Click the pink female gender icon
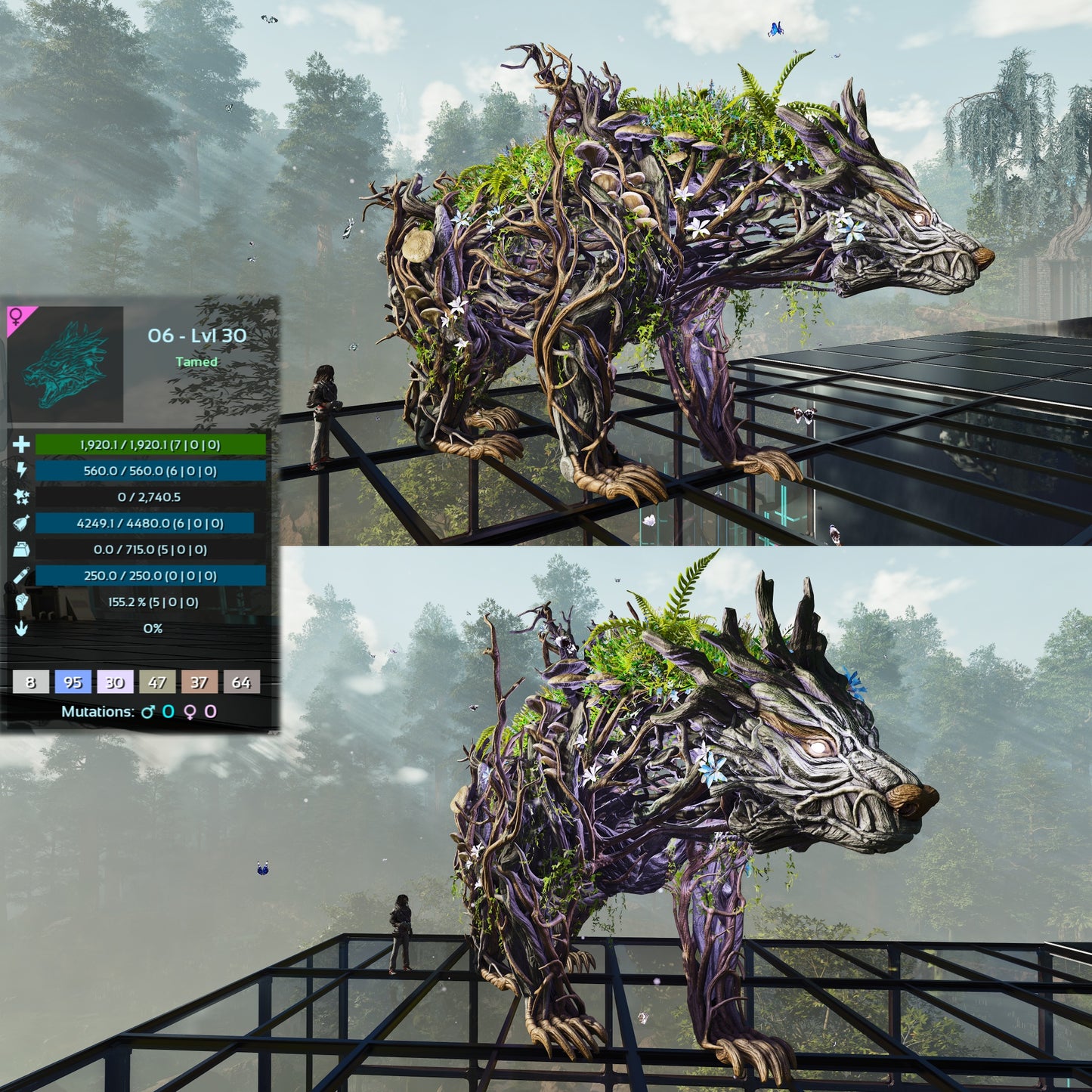 [x=16, y=316]
